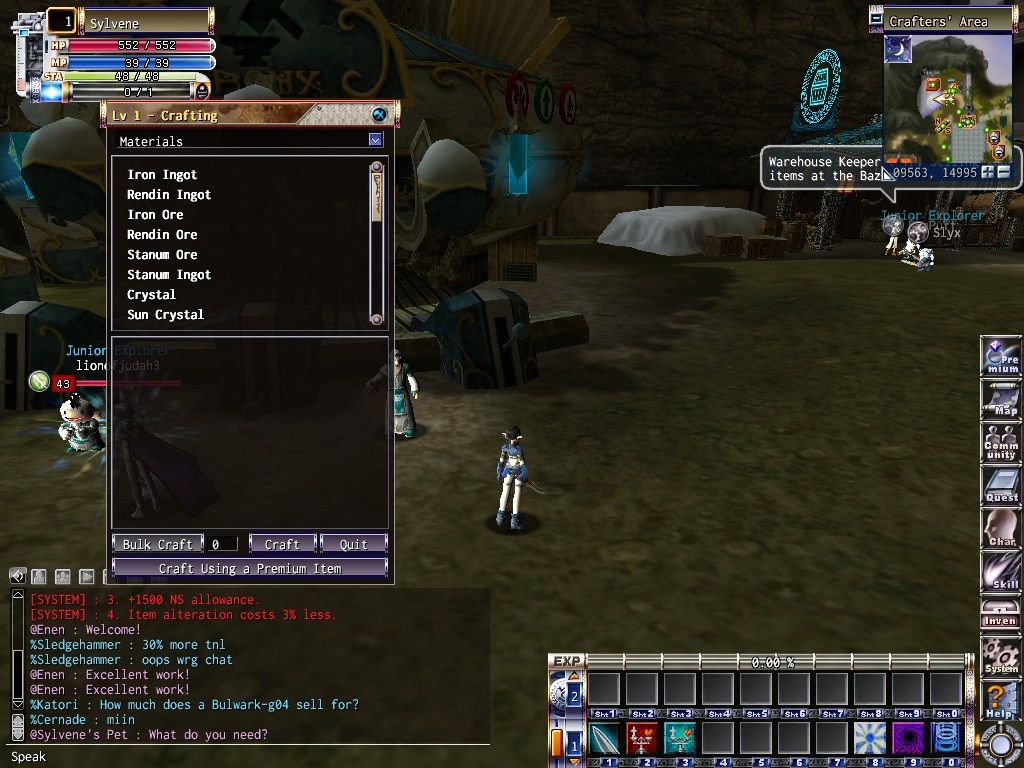Viewport: 1024px width, 768px height.
Task: Focus the bulk craft quantity field
Action: coord(223,544)
